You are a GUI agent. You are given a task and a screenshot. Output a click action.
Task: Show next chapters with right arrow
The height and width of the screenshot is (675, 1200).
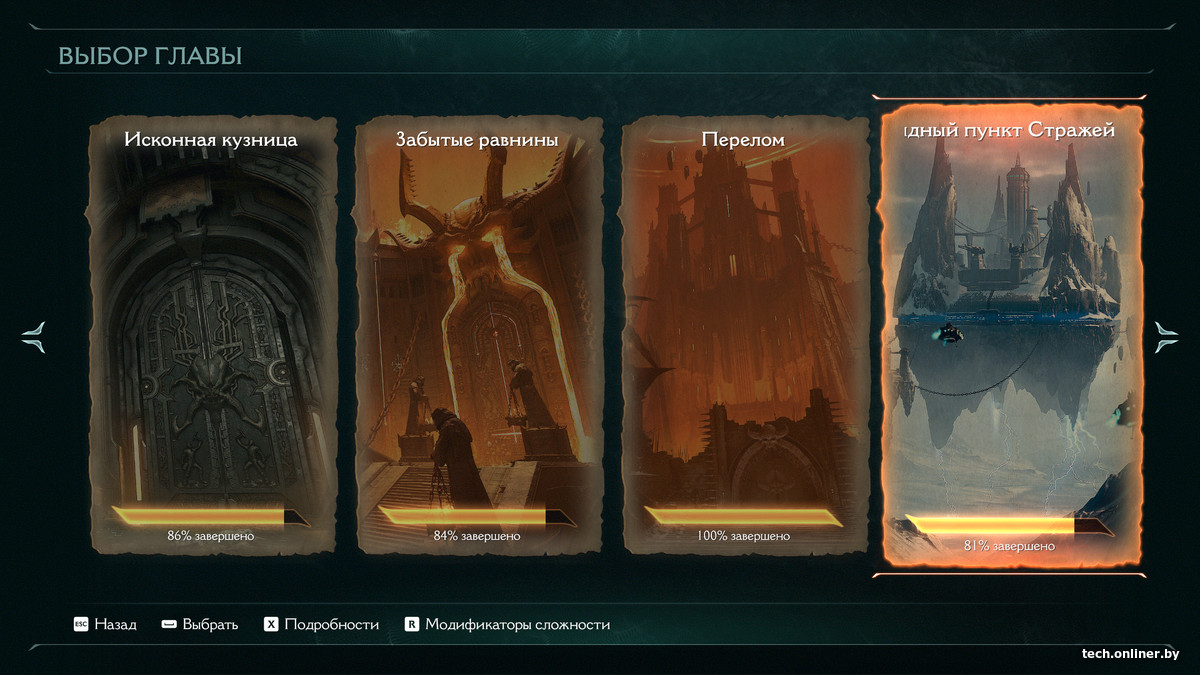(1166, 336)
